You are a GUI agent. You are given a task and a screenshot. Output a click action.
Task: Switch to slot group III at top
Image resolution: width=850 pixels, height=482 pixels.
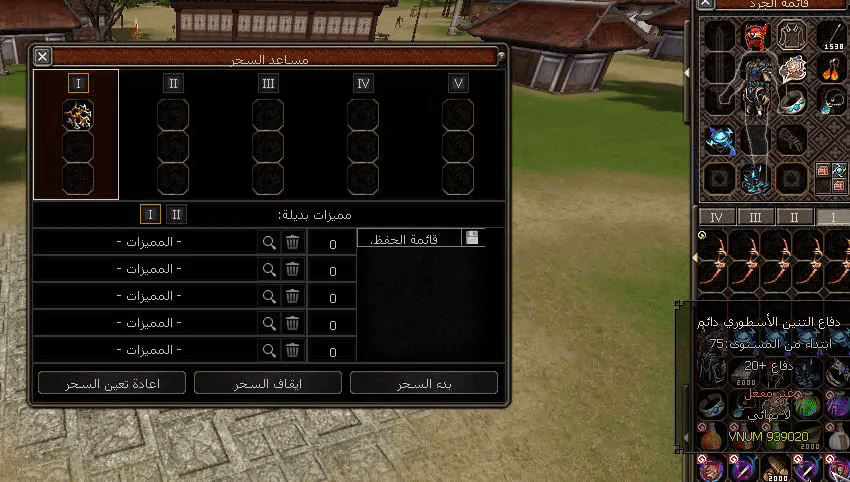(268, 83)
